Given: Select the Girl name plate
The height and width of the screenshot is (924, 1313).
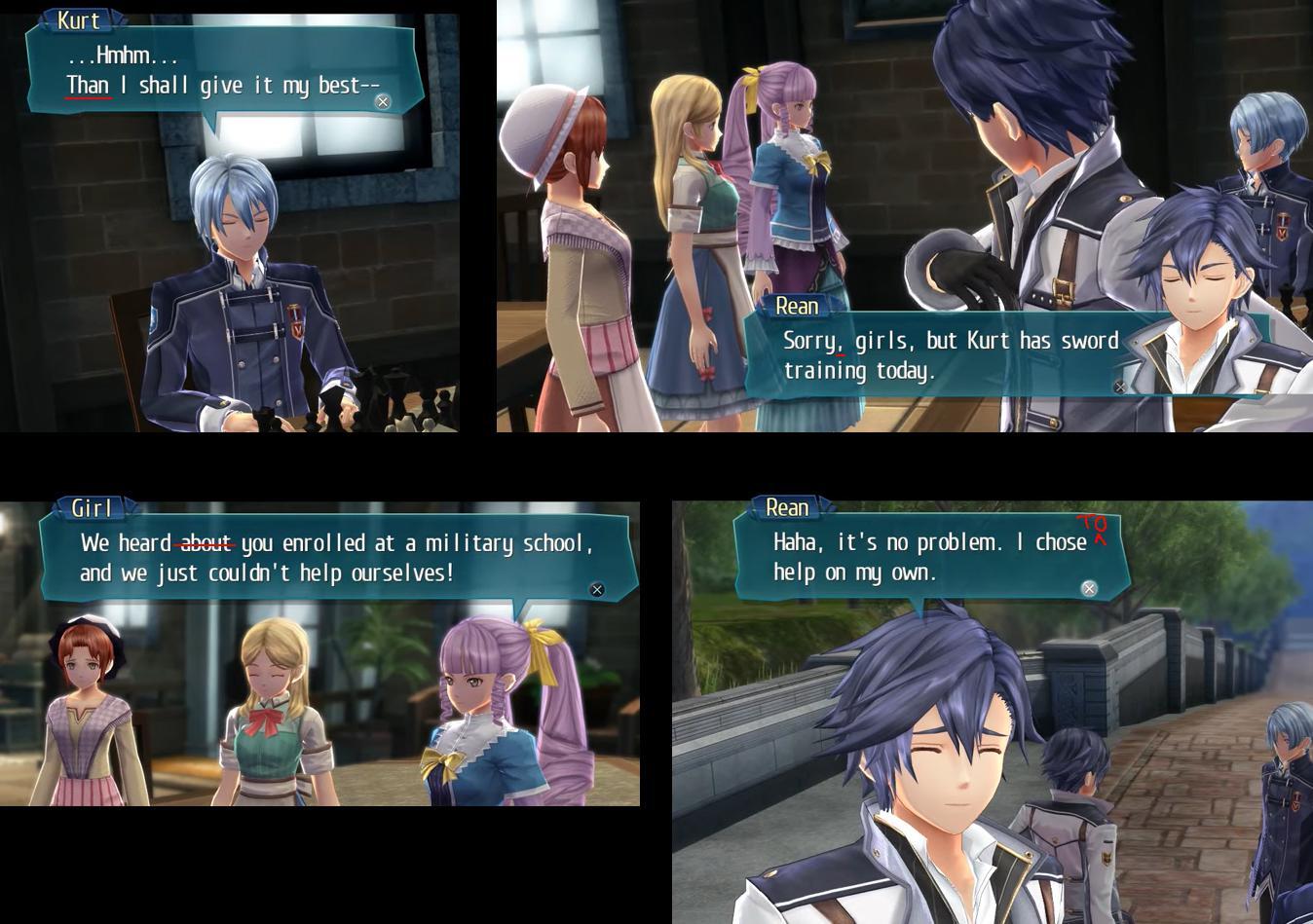Looking at the screenshot, I should [x=94, y=507].
